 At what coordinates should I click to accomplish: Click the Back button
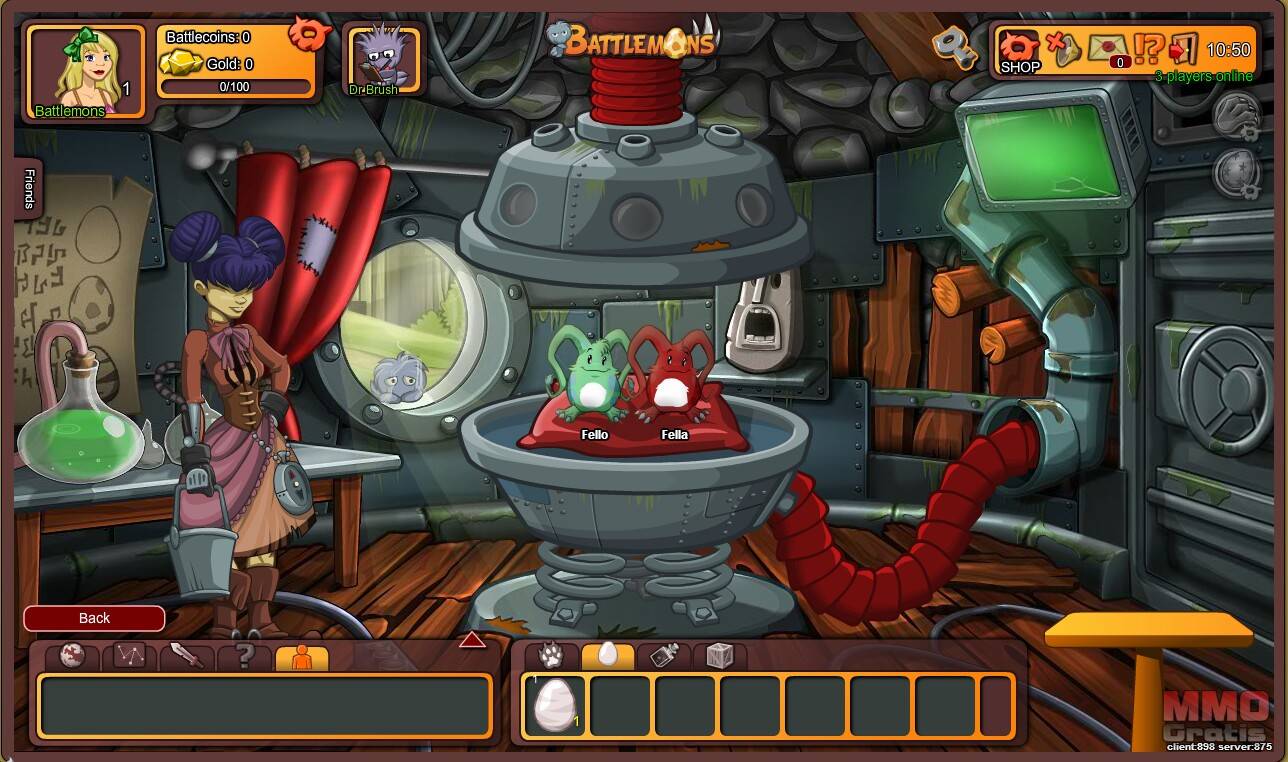(x=94, y=618)
